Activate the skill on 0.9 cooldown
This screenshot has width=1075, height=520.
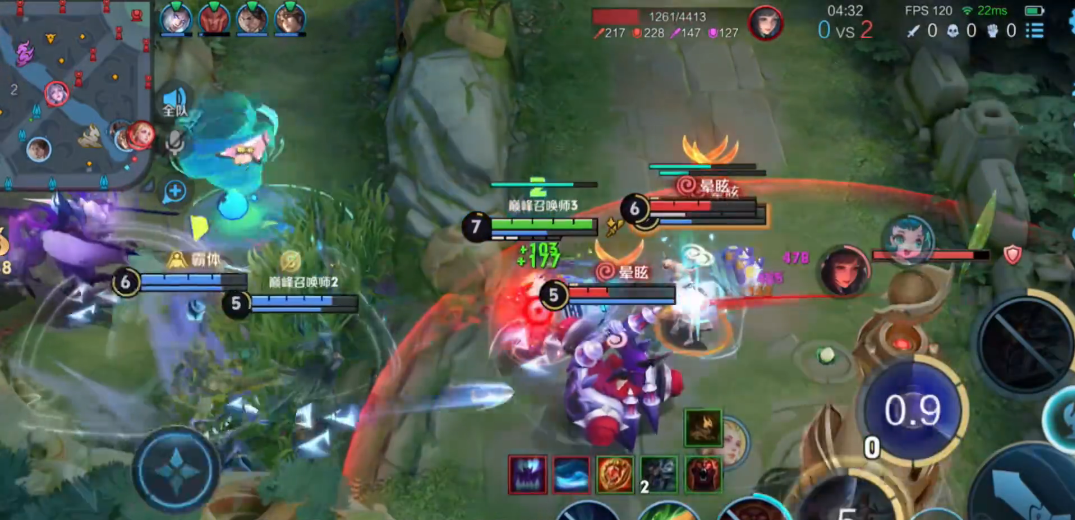tap(912, 410)
